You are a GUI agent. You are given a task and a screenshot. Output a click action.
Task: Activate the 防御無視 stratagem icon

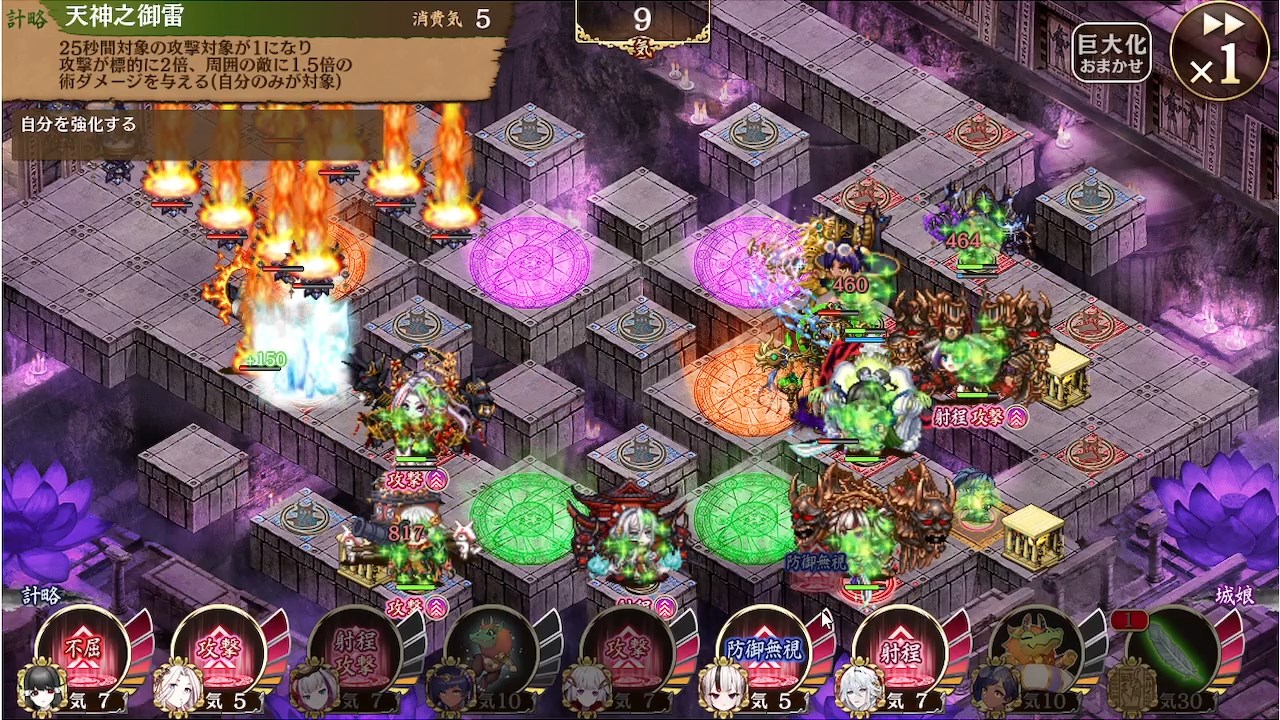(765, 650)
